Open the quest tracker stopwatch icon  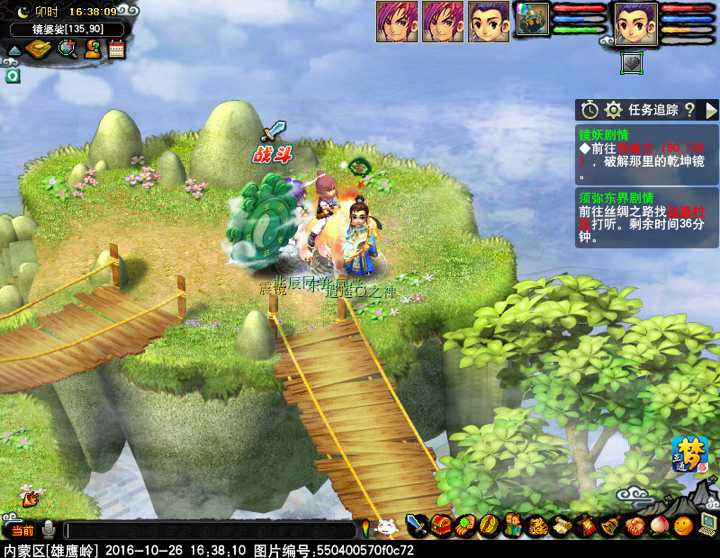coord(590,110)
